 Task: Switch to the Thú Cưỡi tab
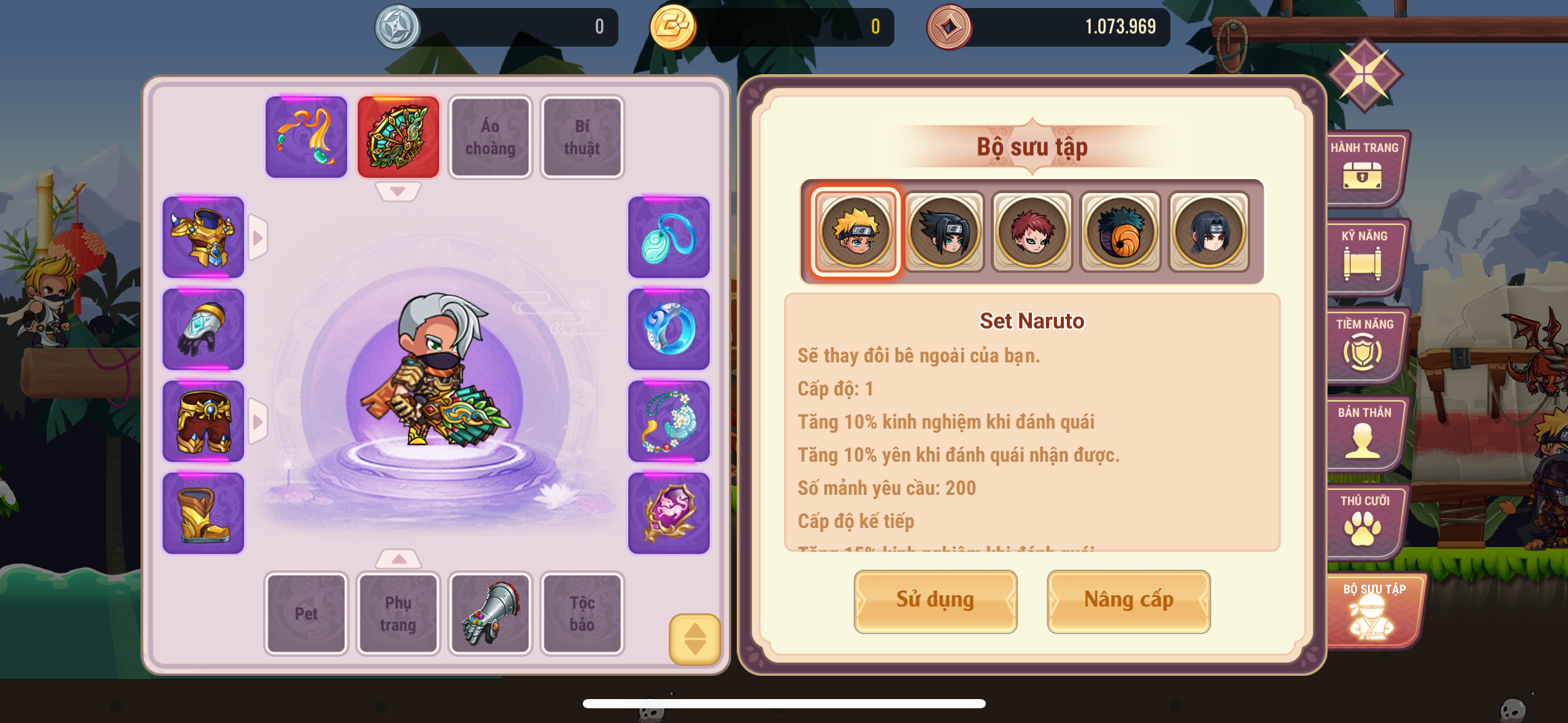[x=1364, y=521]
